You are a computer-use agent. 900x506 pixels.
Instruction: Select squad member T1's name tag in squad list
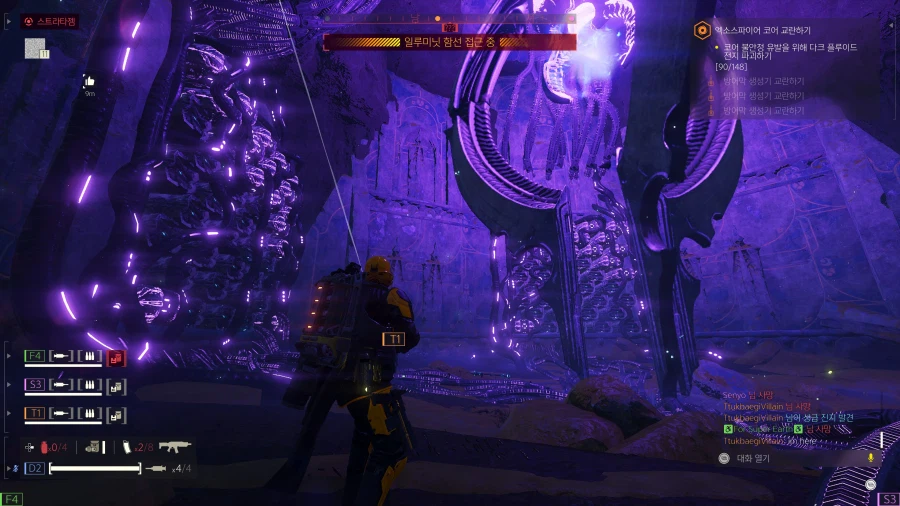(34, 413)
